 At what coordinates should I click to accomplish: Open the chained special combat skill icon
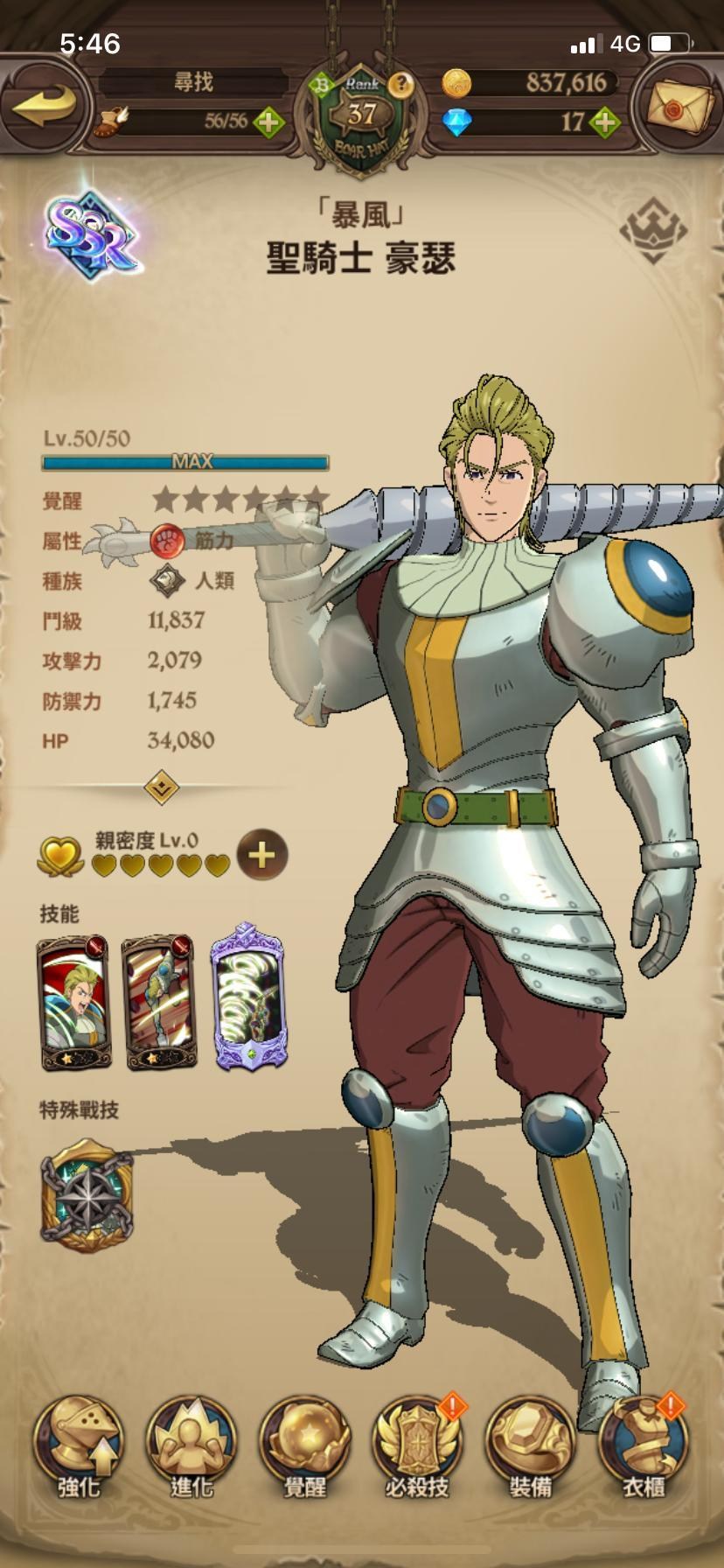click(87, 1196)
